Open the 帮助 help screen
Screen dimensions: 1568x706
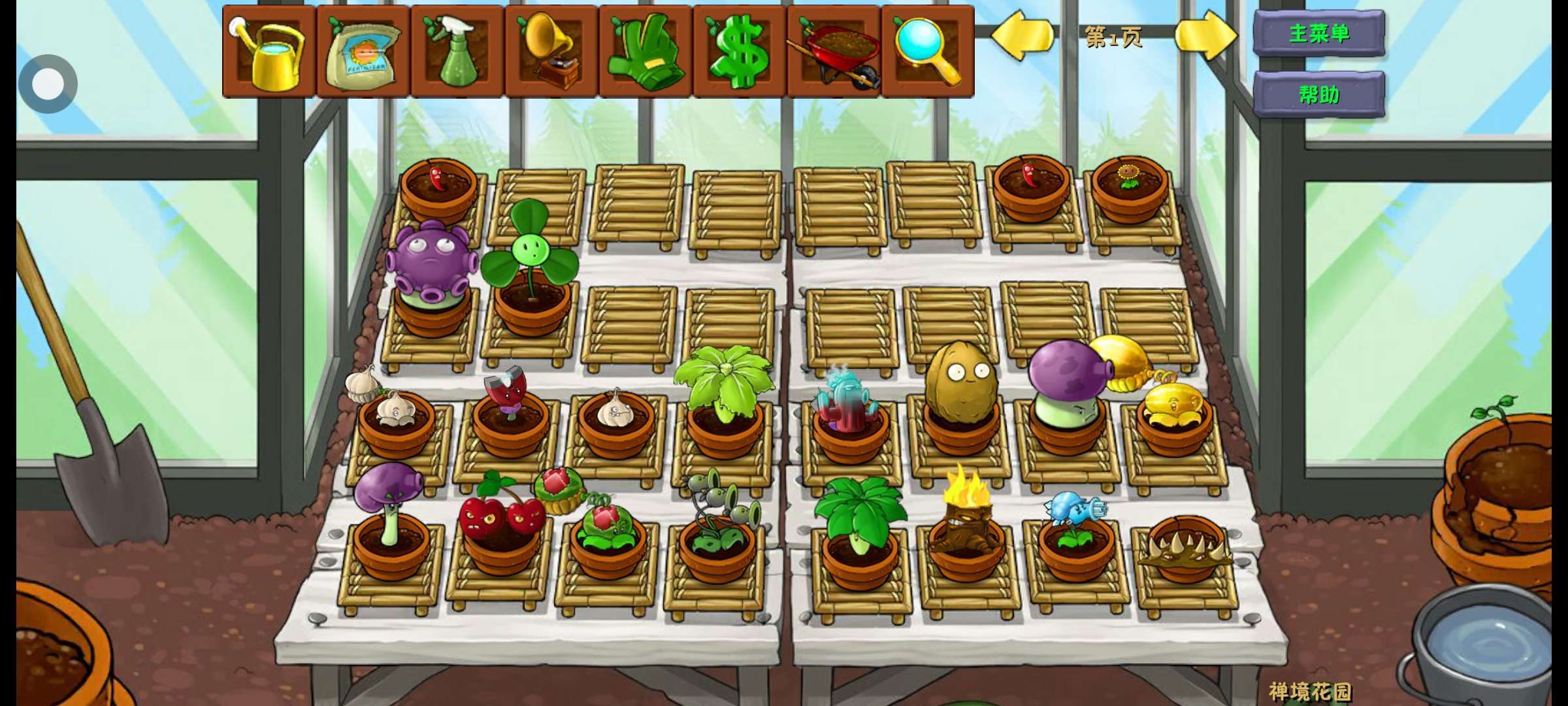point(1318,95)
